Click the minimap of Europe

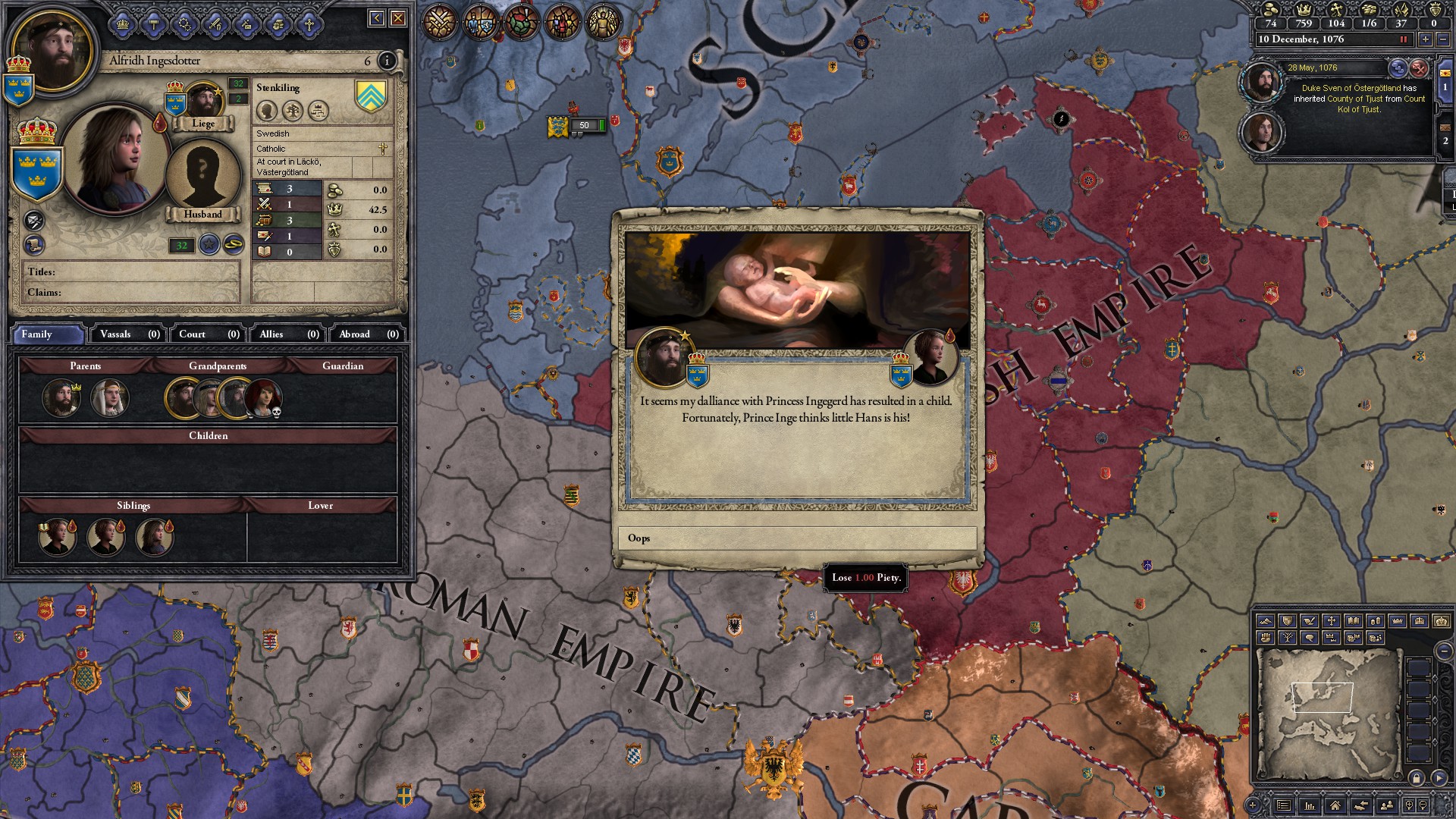coord(1327,713)
